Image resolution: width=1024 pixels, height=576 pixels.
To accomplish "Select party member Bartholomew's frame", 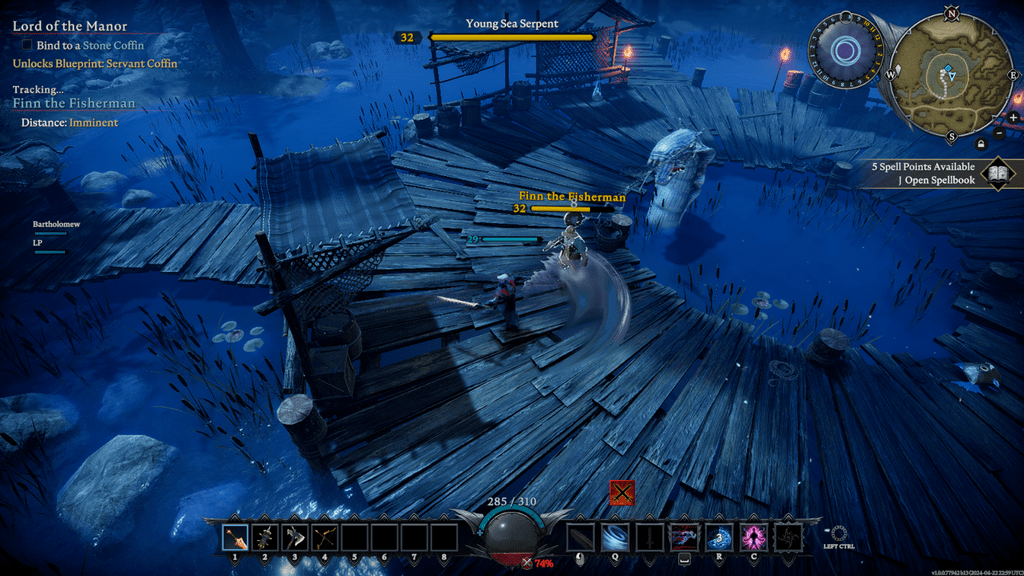I will 55,225.
